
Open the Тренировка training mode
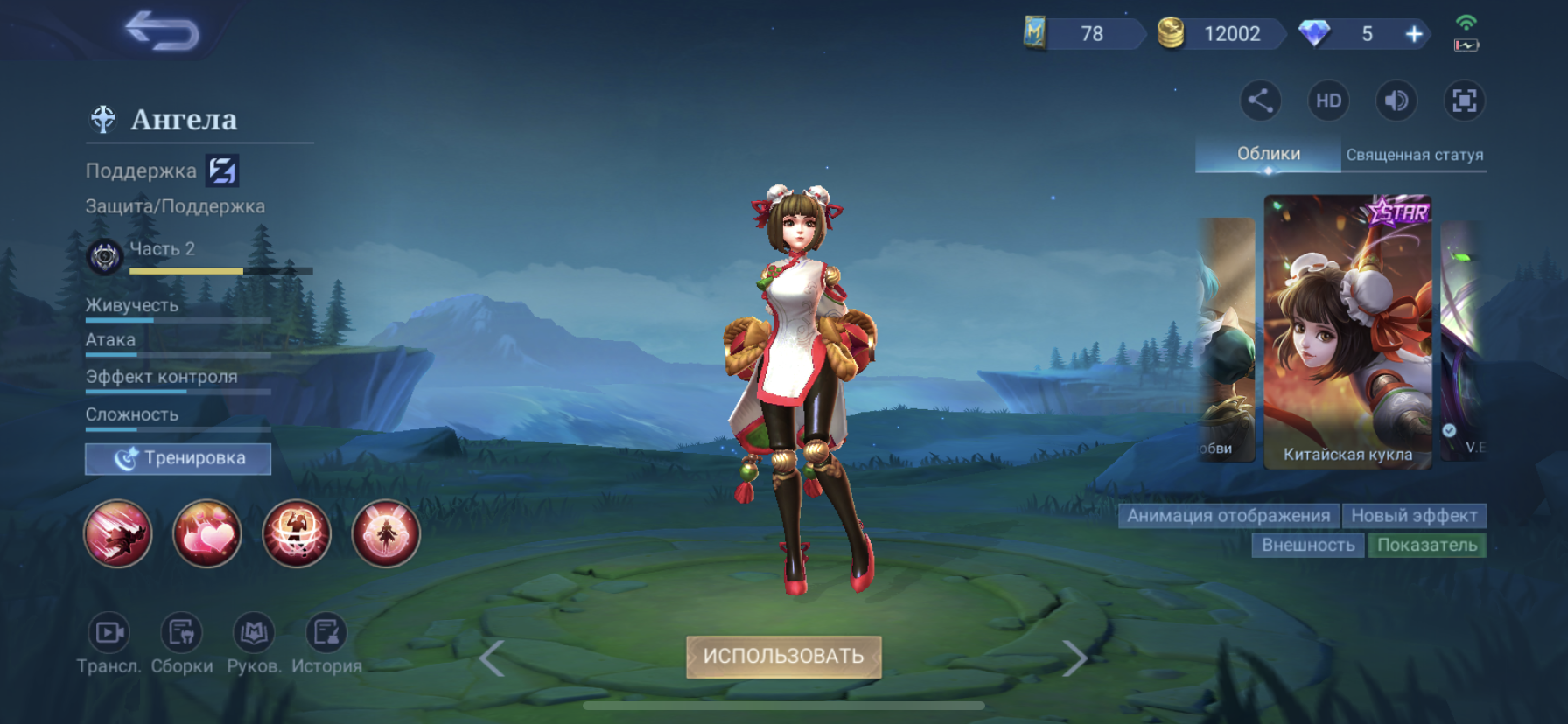(x=178, y=458)
